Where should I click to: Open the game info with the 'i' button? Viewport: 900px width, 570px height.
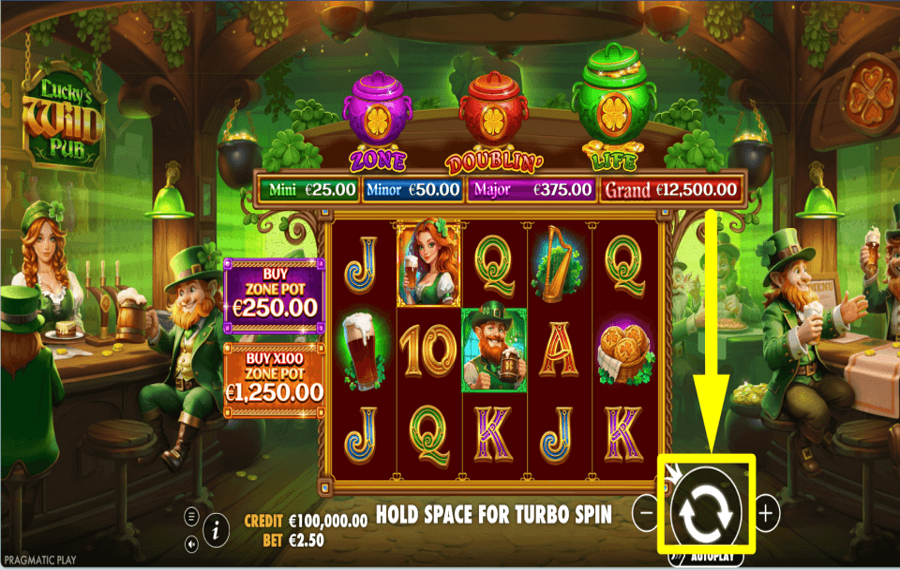(214, 532)
